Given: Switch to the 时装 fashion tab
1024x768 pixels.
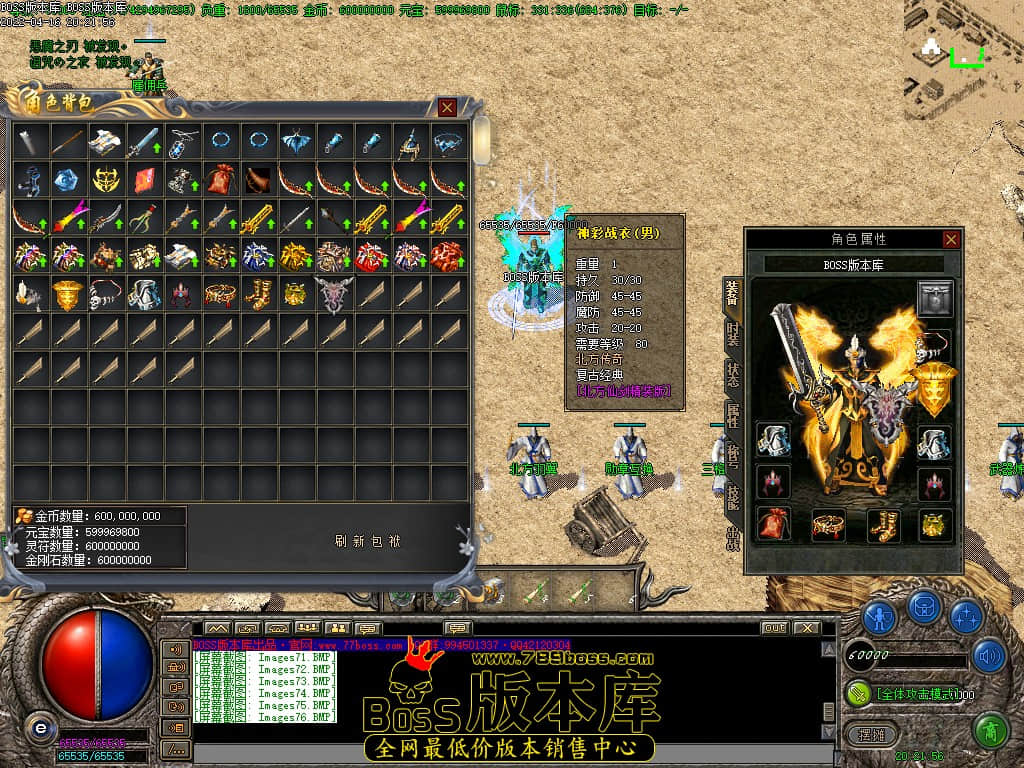Looking at the screenshot, I should [x=733, y=334].
